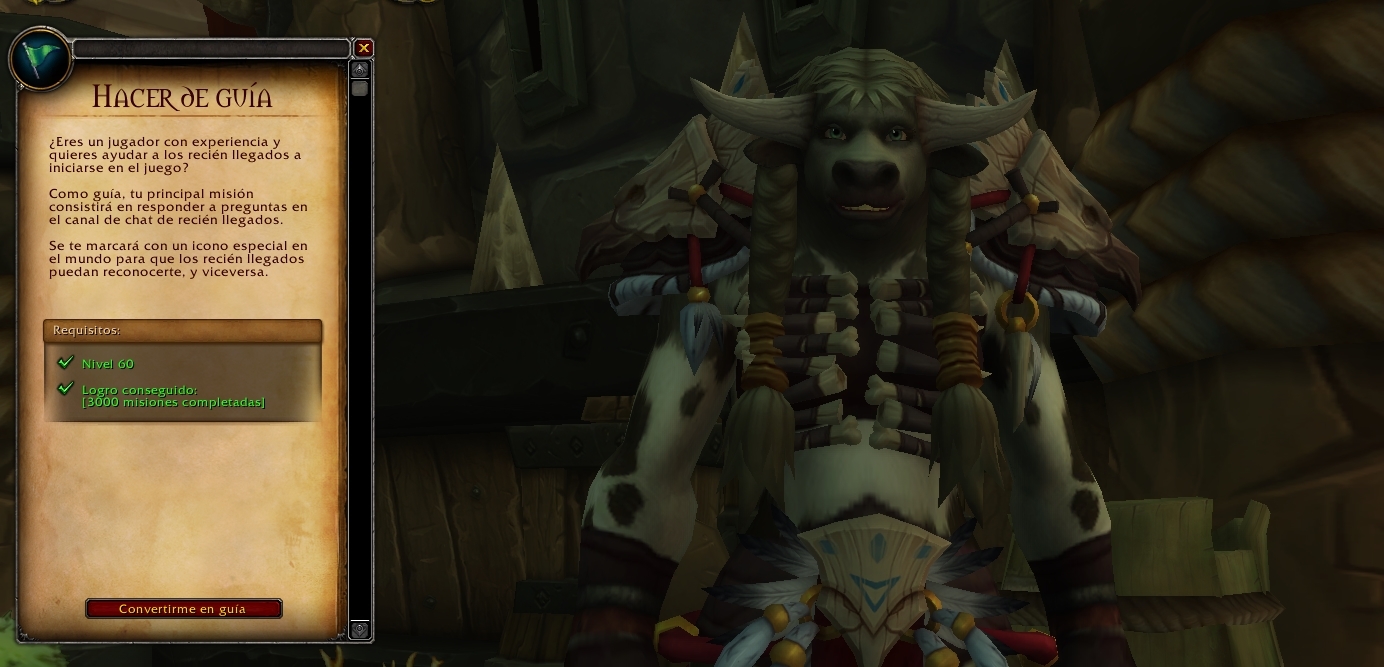1384x667 pixels.
Task: Click the scroll-up arrow of the panel
Action: 360,69
